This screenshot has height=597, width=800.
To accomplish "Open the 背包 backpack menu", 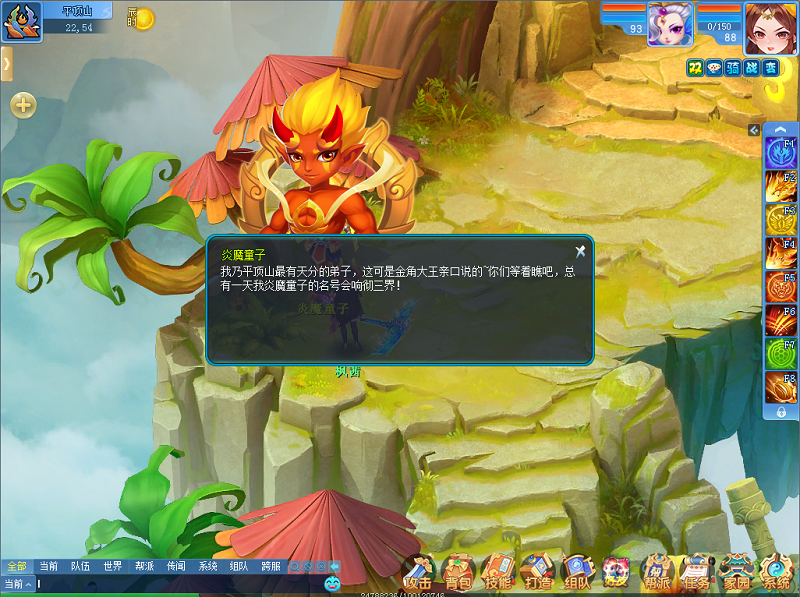I will (458, 573).
